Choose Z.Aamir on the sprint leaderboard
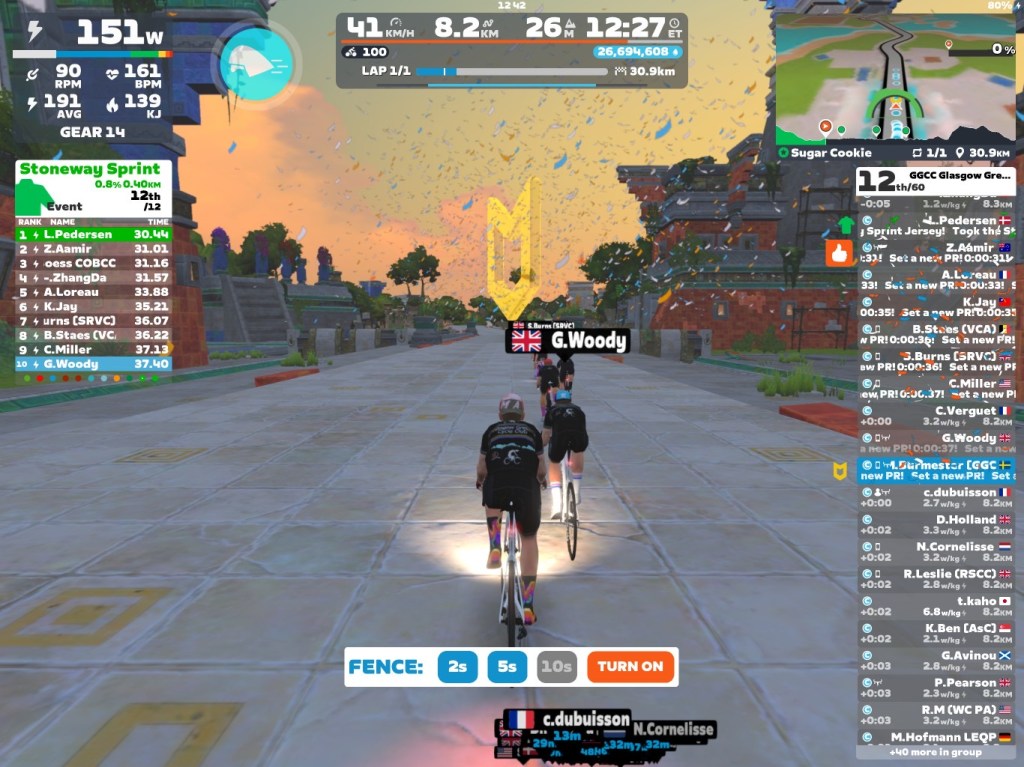1024x767 pixels. (93, 249)
